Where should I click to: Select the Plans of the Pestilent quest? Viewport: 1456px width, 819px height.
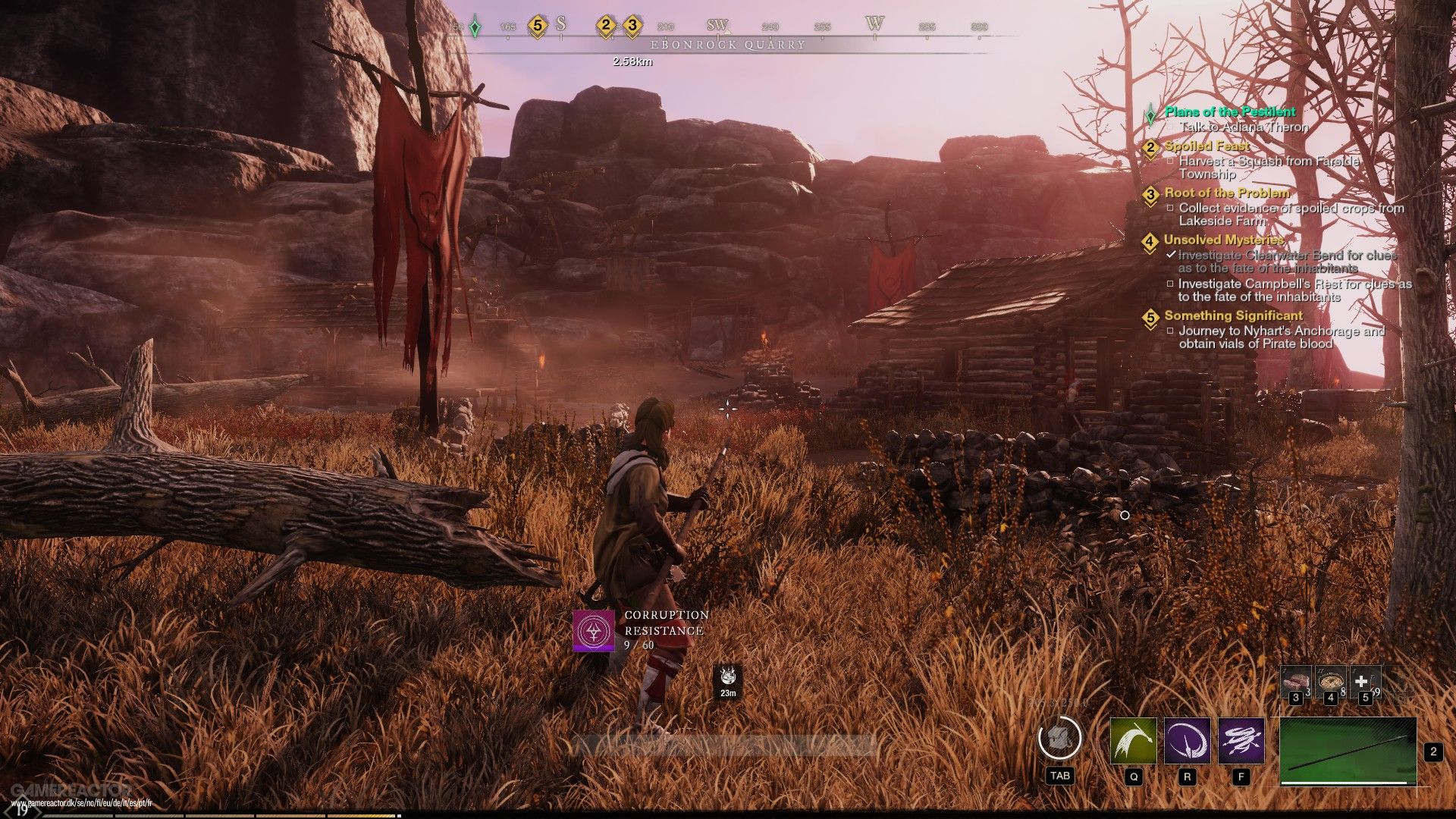pyautogui.click(x=1230, y=112)
